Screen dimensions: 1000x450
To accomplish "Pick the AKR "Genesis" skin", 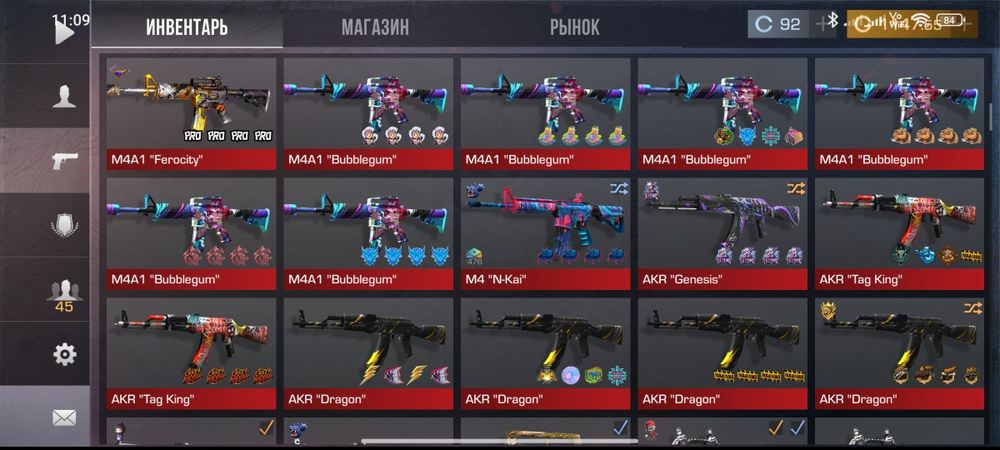I will pyautogui.click(x=723, y=232).
